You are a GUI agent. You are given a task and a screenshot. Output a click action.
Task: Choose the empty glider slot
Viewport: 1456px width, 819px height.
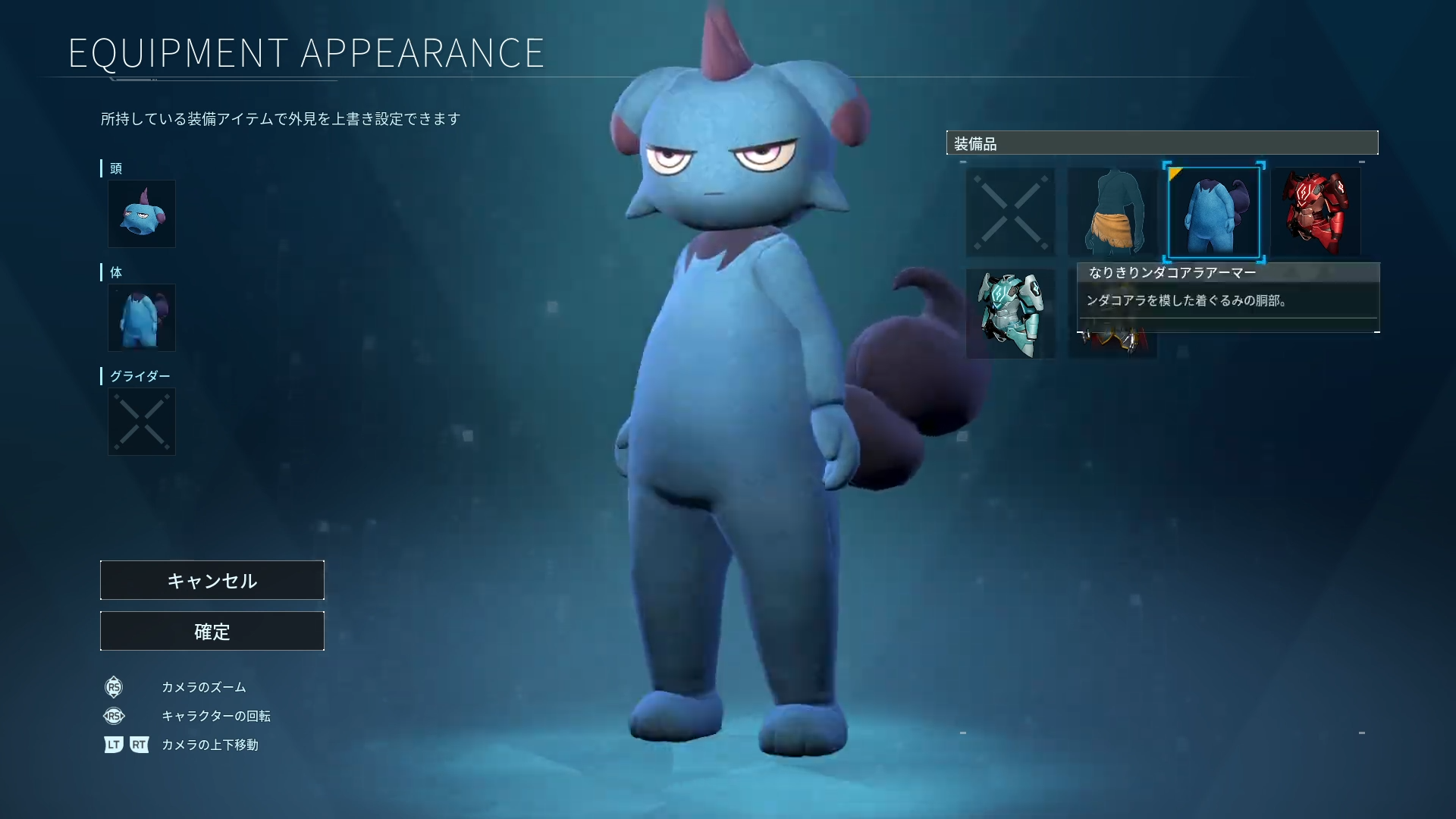tap(142, 422)
